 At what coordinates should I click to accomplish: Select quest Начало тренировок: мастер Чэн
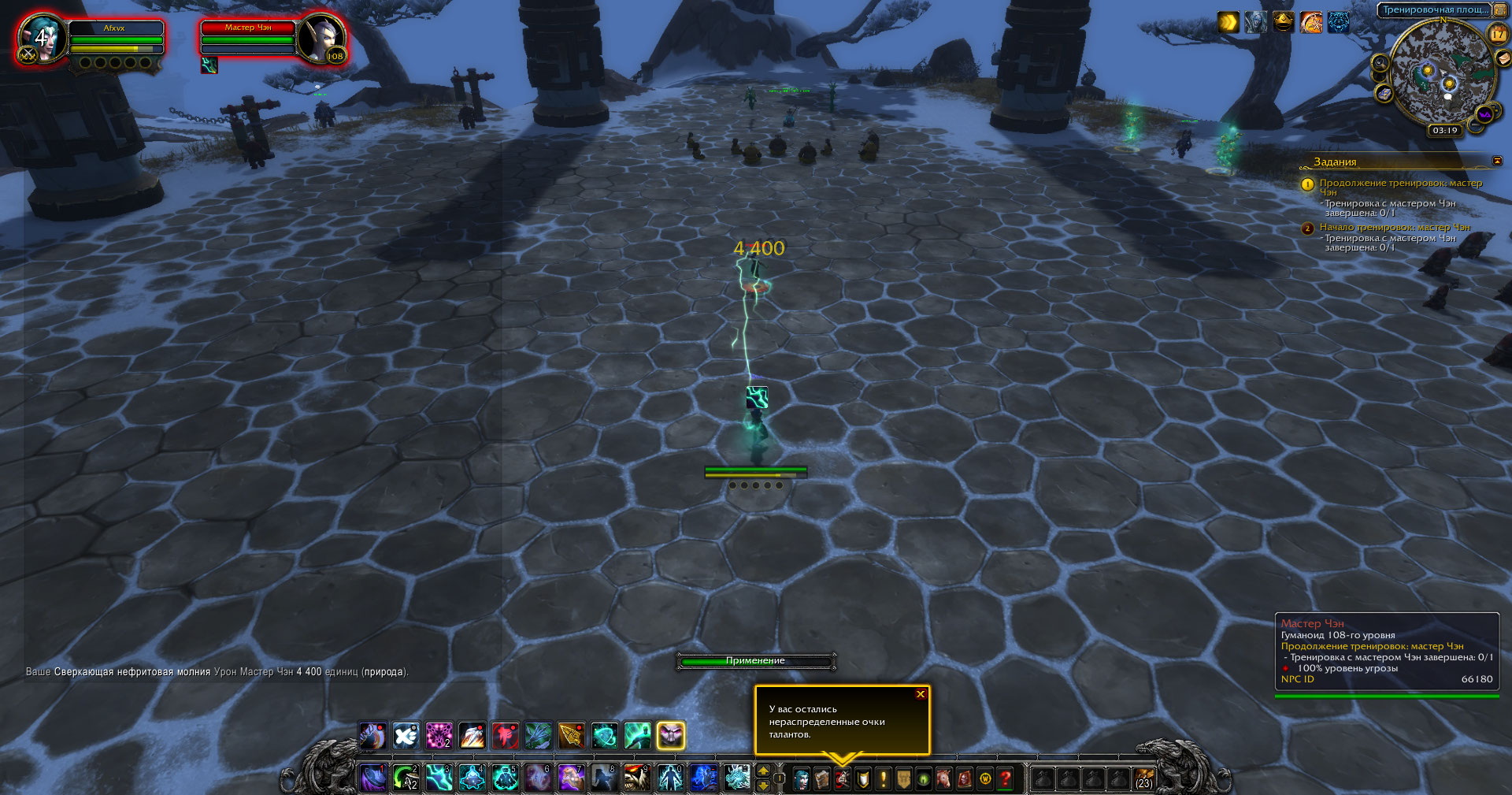tap(1394, 228)
